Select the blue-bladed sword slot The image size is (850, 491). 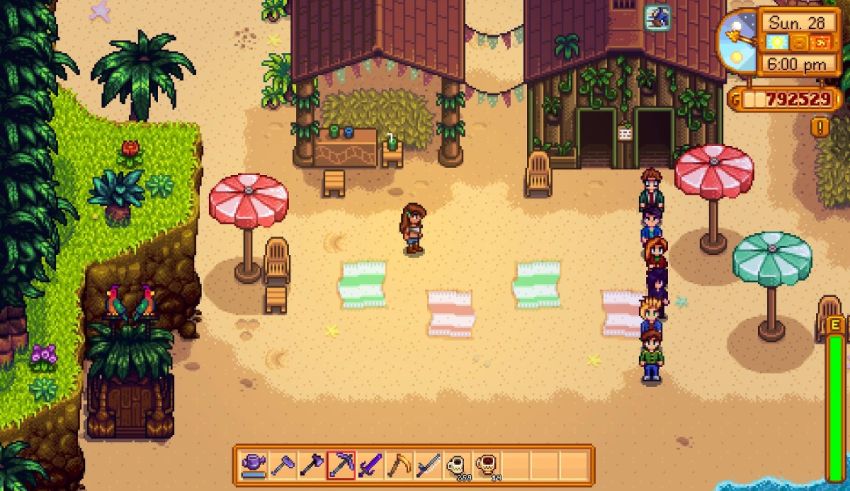(x=428, y=464)
